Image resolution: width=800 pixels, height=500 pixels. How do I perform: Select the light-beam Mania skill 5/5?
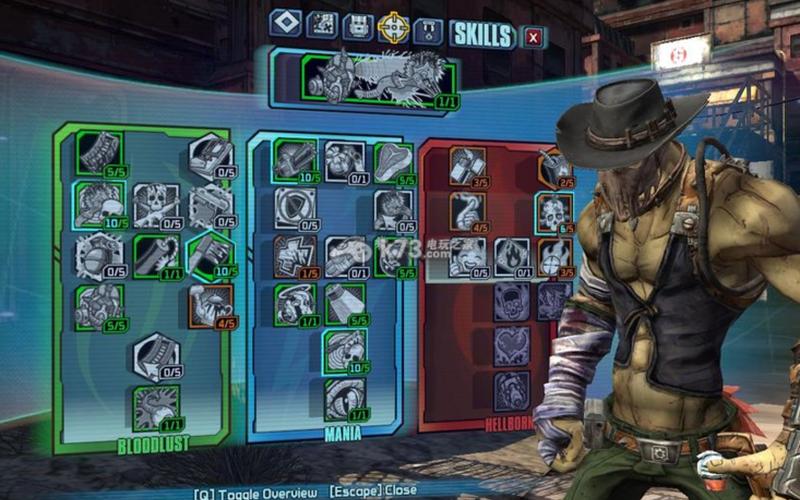pos(346,303)
